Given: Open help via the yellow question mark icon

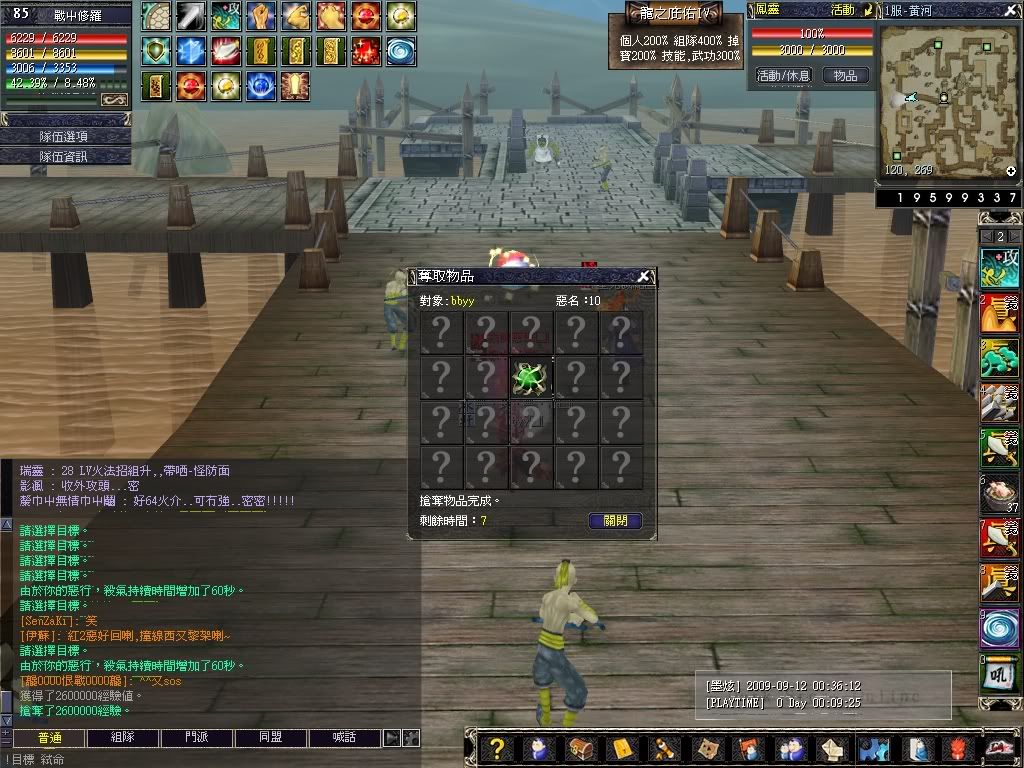Looking at the screenshot, I should pos(495,748).
